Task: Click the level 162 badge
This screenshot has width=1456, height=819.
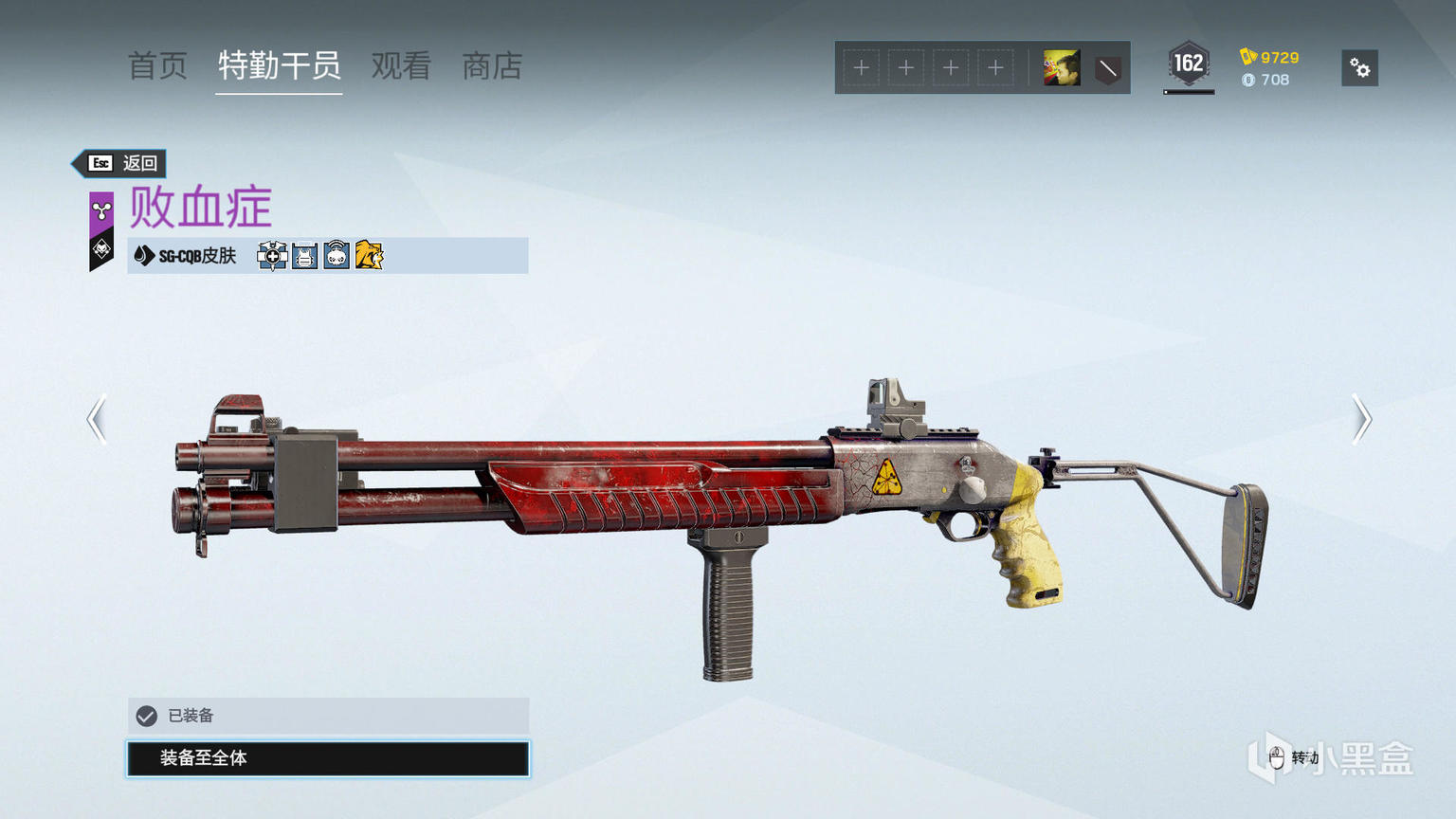Action: click(x=1188, y=64)
